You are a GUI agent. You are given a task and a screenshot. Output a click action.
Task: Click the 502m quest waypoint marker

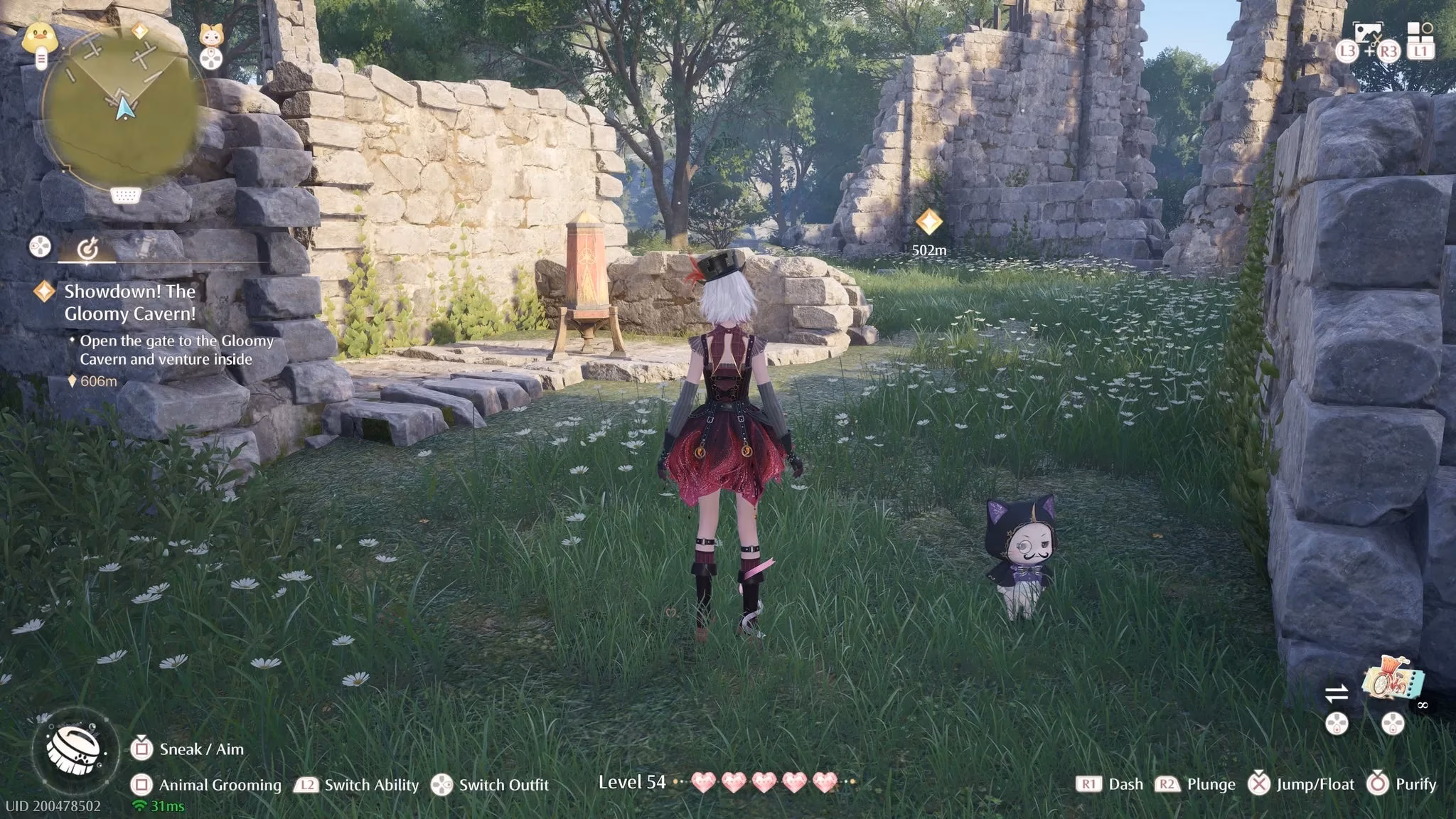[x=928, y=223]
